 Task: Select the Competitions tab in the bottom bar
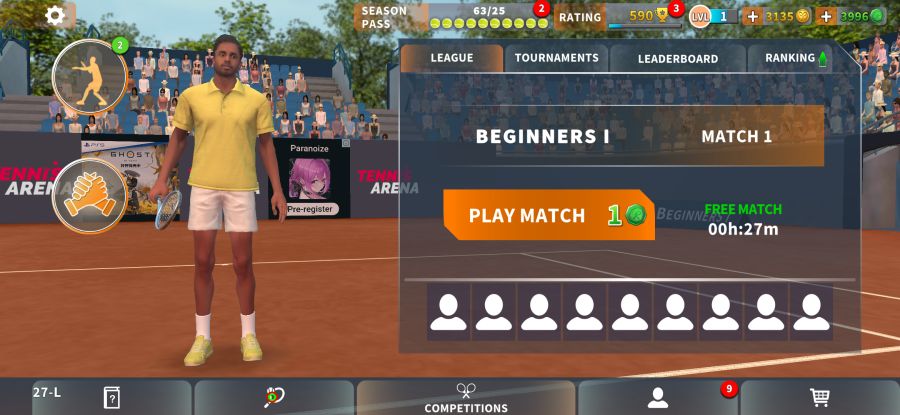pyautogui.click(x=466, y=398)
